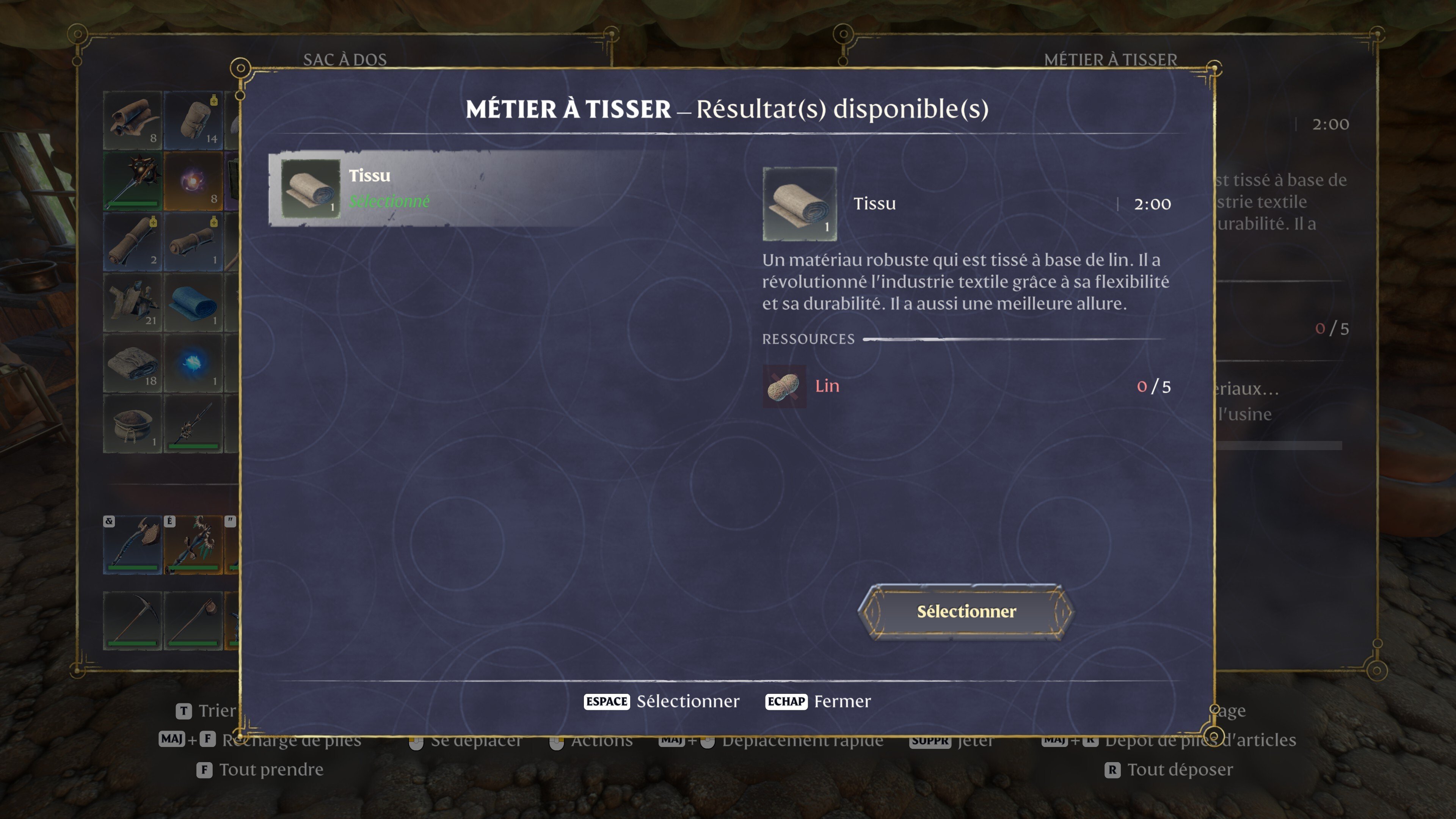Select the long-handled hammer tool slot

pos(193,621)
